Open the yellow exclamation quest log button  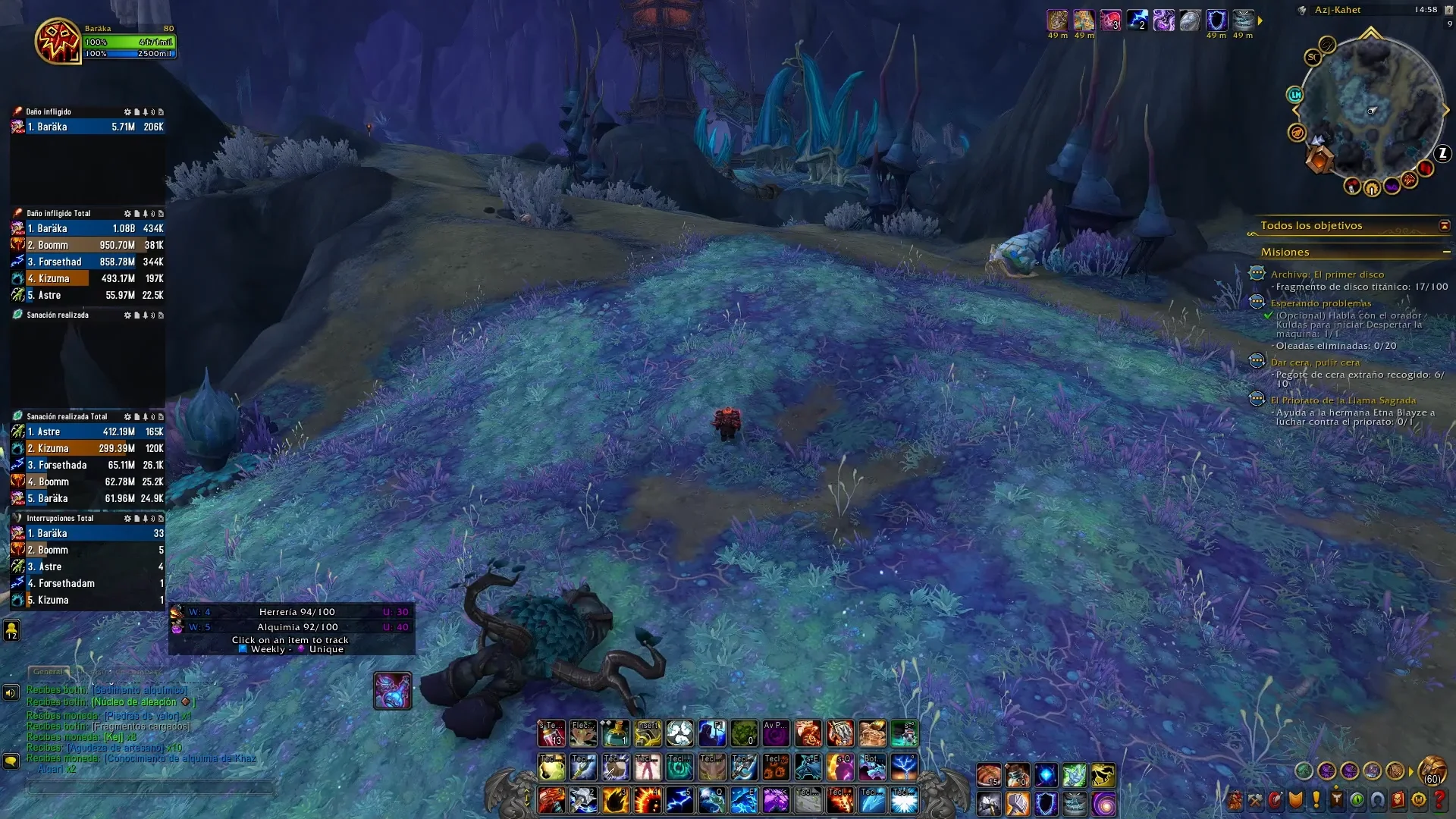tap(1316, 800)
